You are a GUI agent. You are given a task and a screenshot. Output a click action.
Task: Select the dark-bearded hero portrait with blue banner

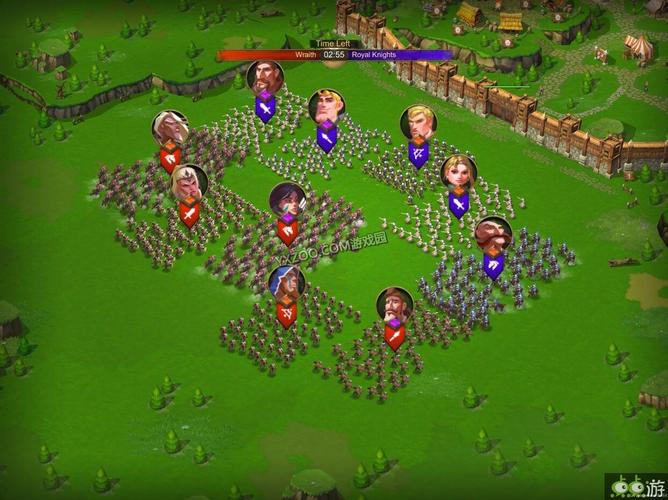pos(265,78)
